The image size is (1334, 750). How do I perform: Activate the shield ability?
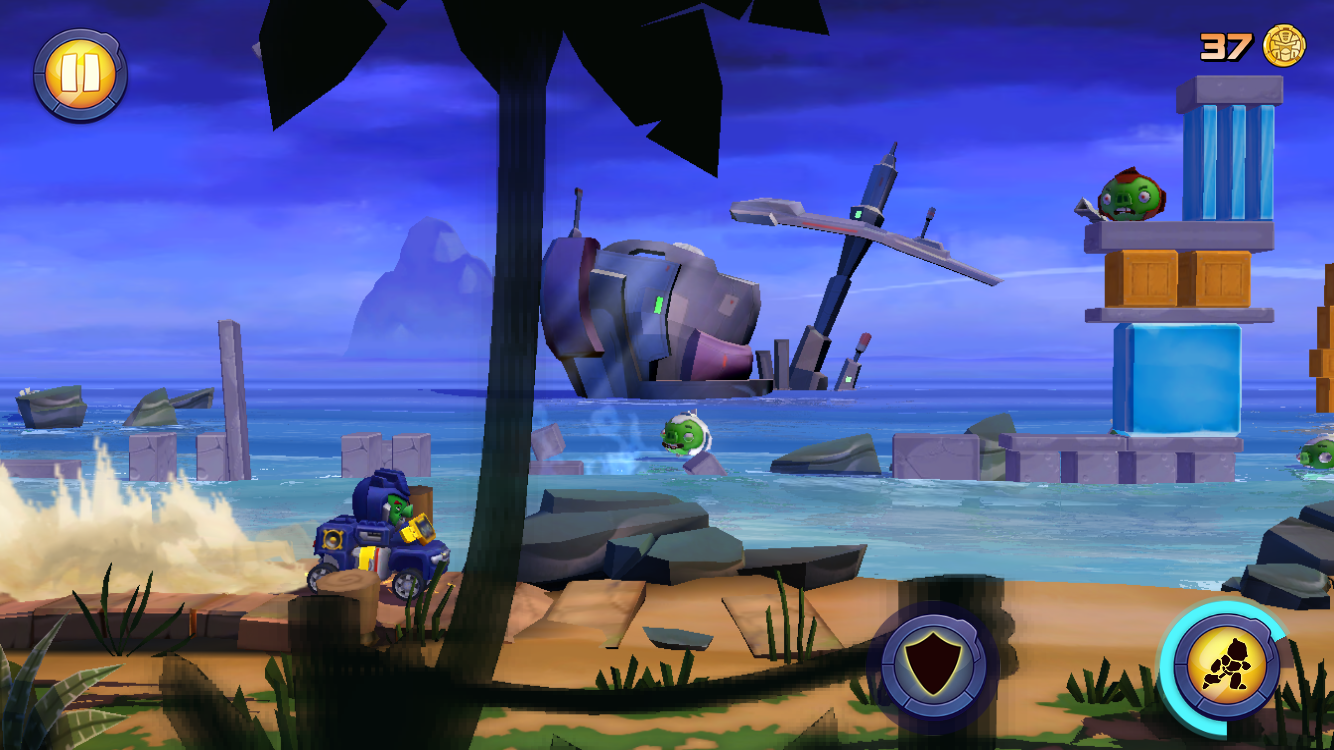pyautogui.click(x=933, y=663)
